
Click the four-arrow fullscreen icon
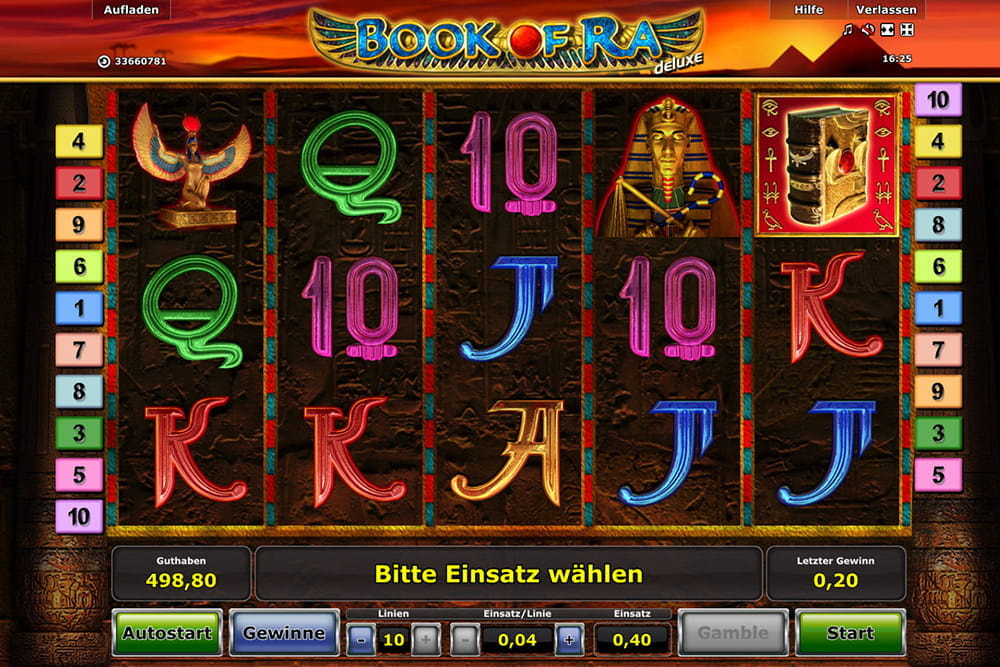pyautogui.click(x=906, y=30)
